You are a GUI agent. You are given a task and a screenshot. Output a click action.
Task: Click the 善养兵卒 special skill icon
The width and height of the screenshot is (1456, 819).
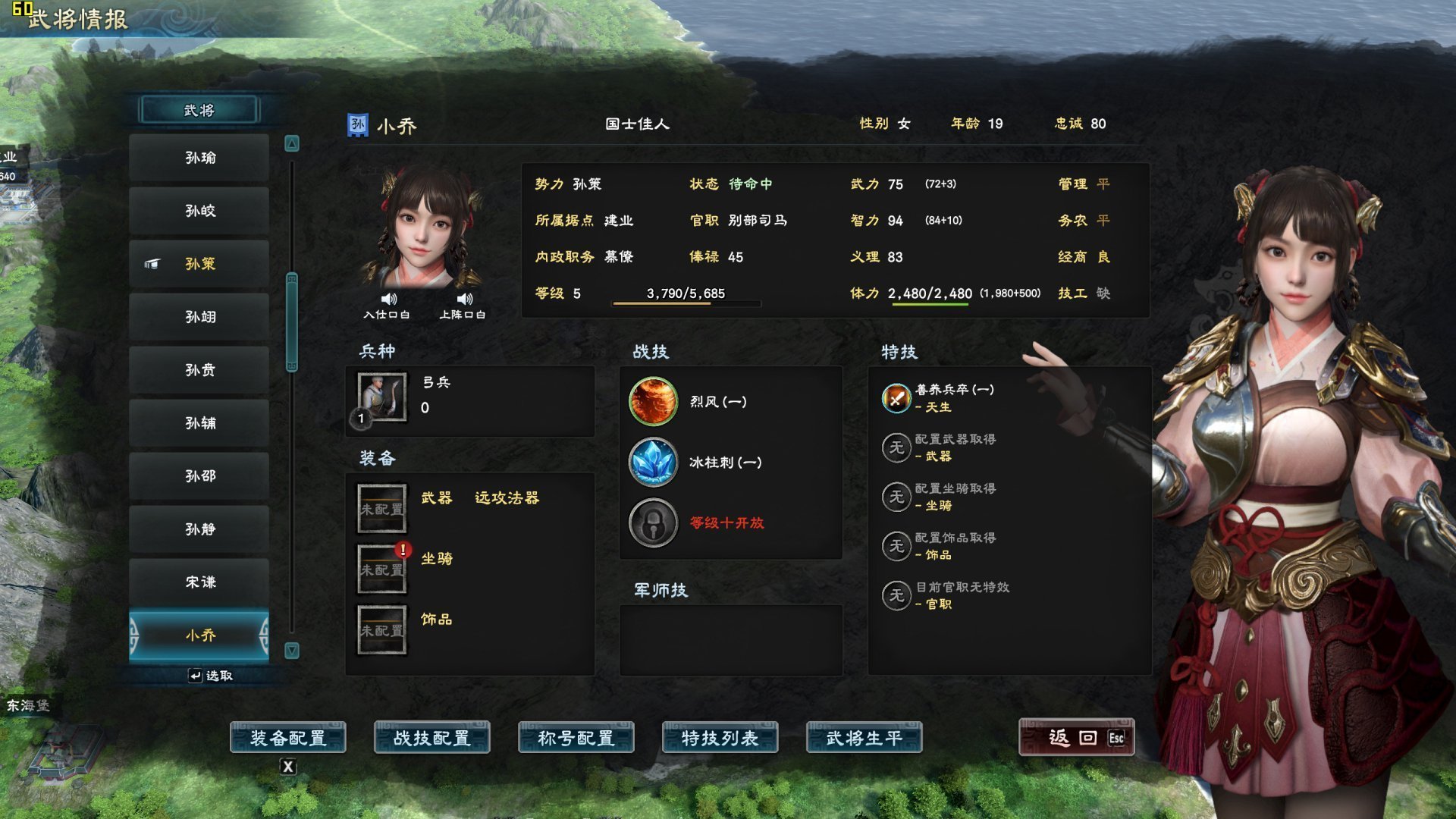[x=896, y=396]
